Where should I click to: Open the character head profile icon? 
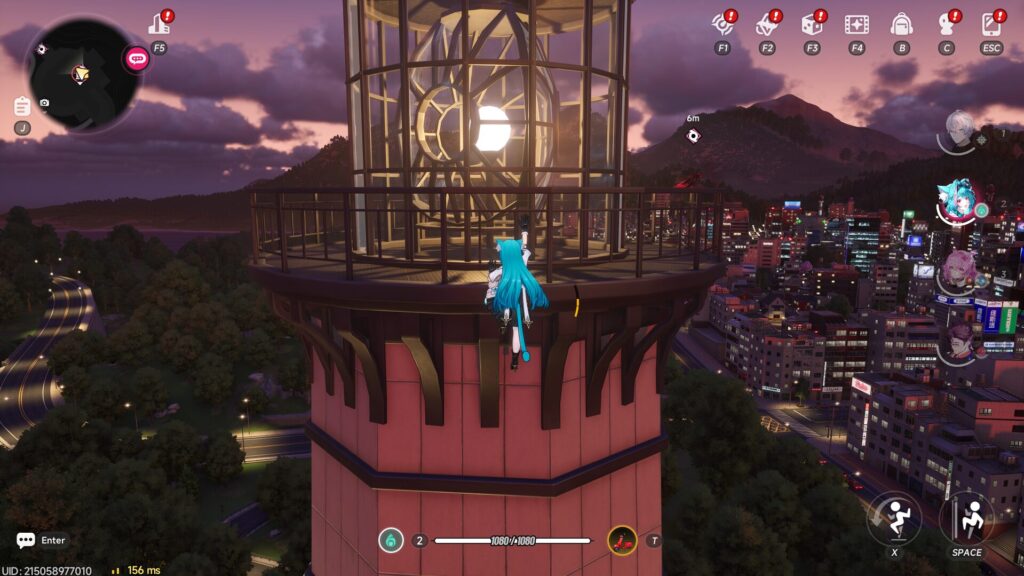tap(946, 24)
